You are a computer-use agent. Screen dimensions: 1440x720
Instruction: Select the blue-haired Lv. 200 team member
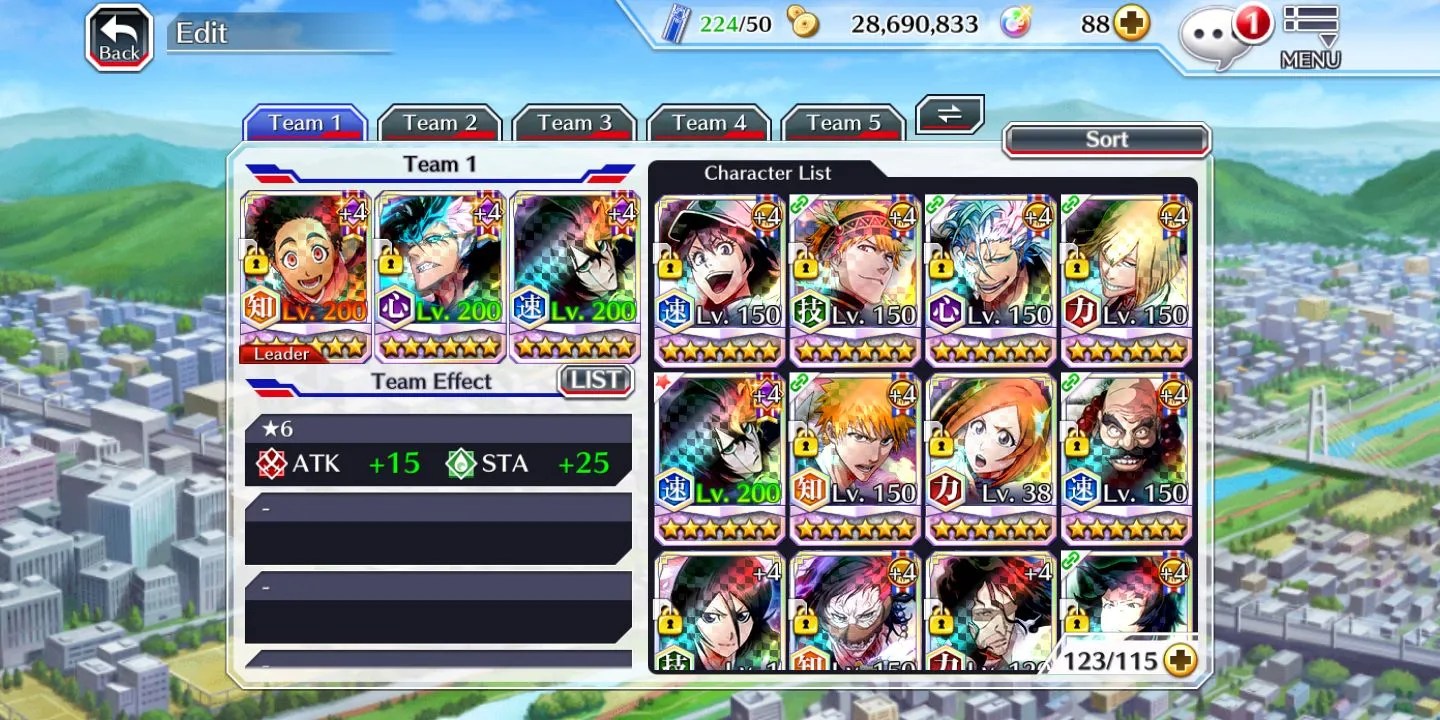[440, 275]
